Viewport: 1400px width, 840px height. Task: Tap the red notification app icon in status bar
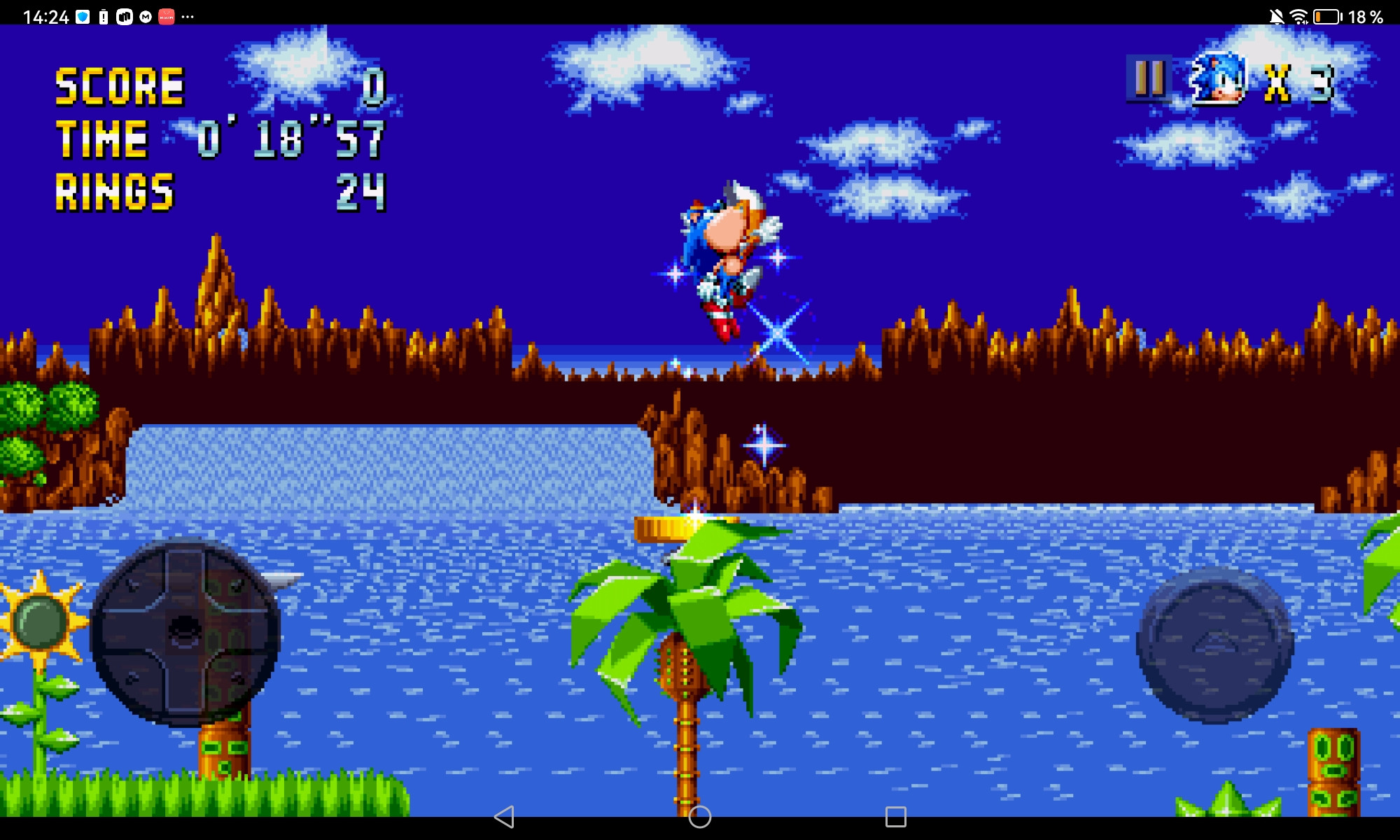click(167, 15)
